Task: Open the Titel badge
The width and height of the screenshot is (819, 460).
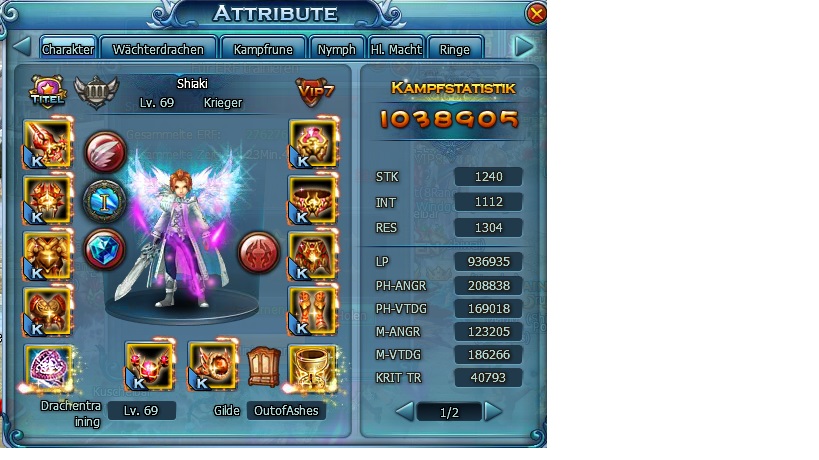Action: click(47, 91)
